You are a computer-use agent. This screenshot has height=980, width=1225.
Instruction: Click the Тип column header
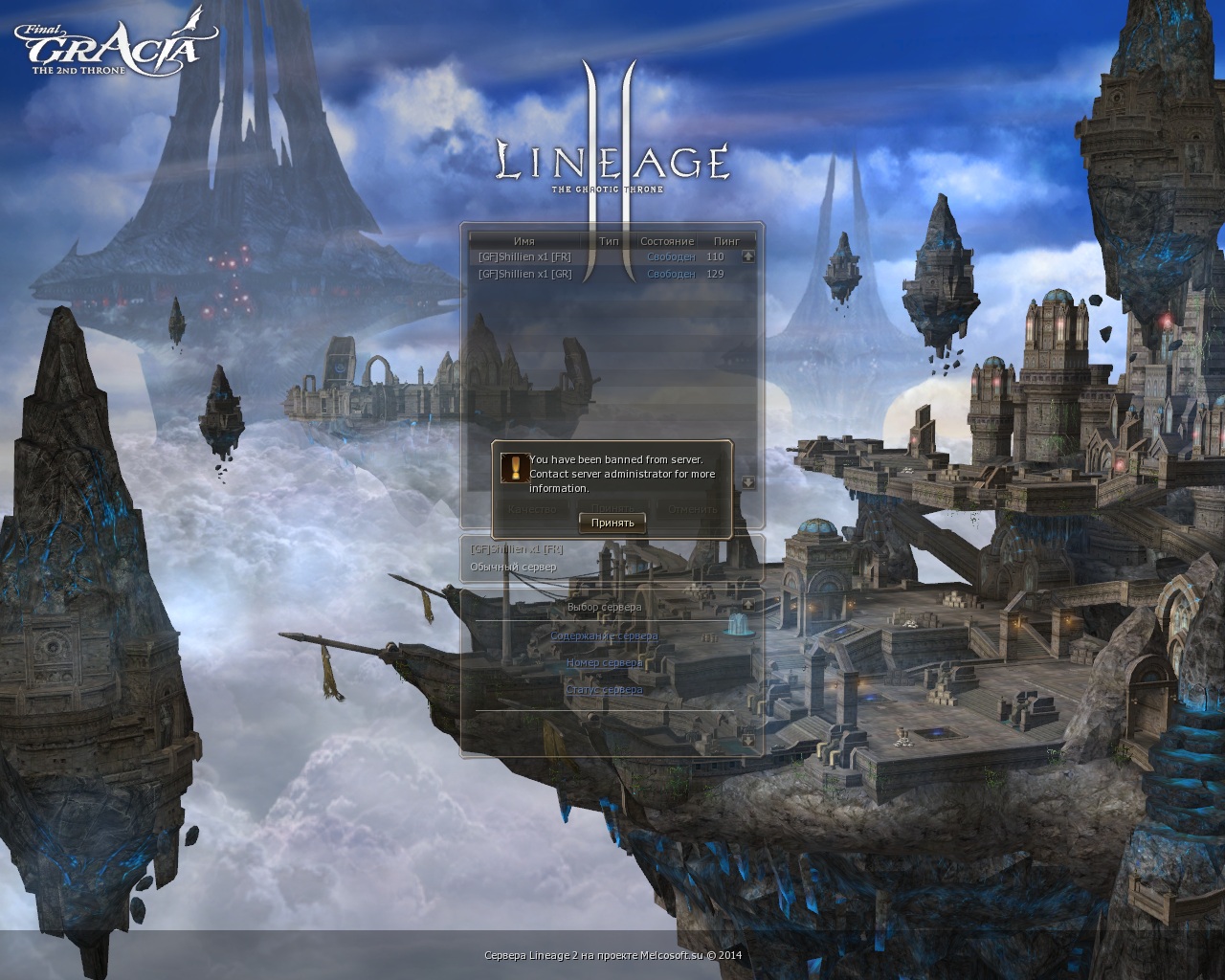[609, 241]
